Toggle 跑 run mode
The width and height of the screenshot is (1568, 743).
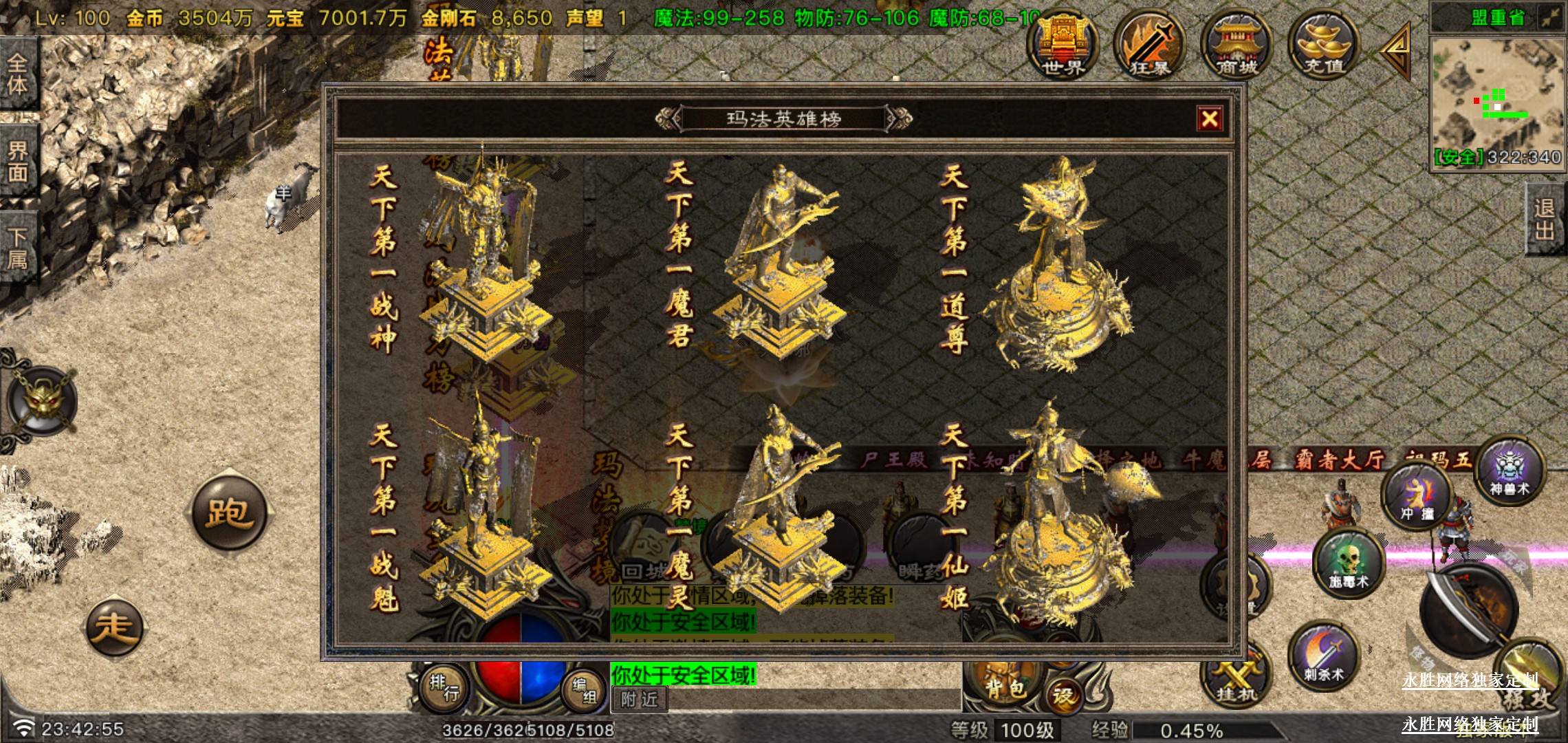[228, 512]
